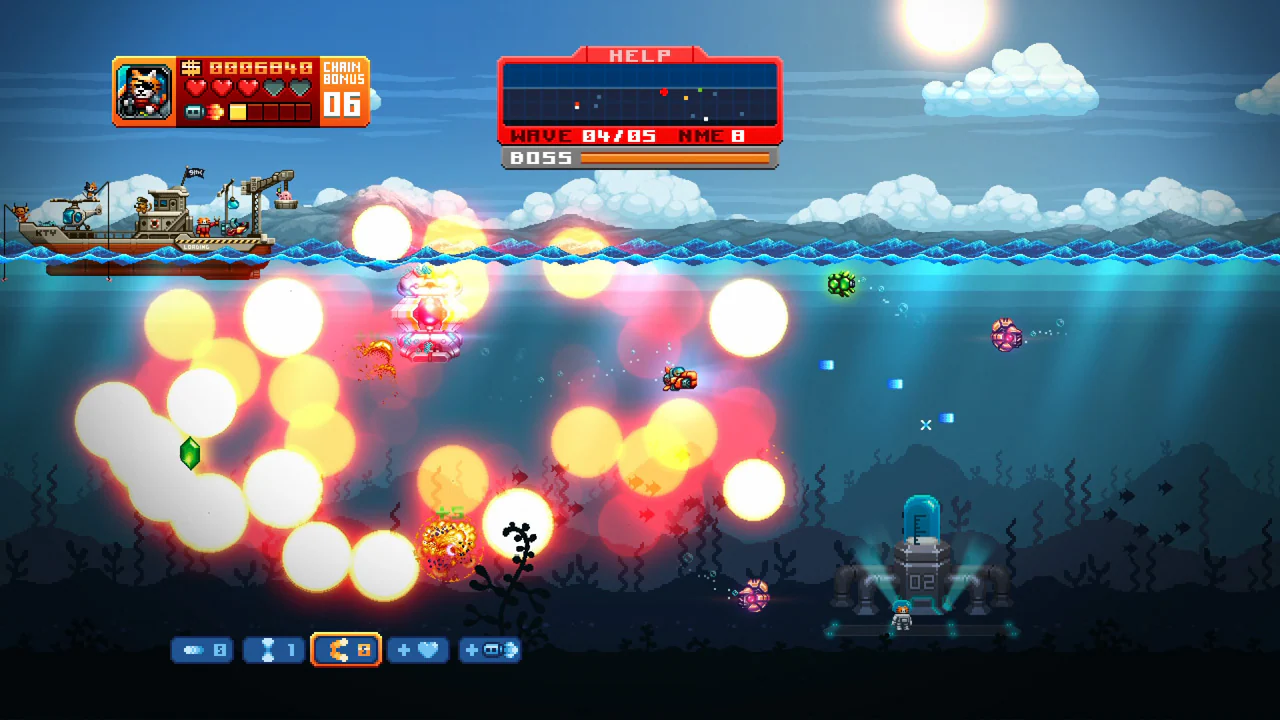Click the green gem floating underwater
The height and width of the screenshot is (720, 1280).
pos(190,455)
